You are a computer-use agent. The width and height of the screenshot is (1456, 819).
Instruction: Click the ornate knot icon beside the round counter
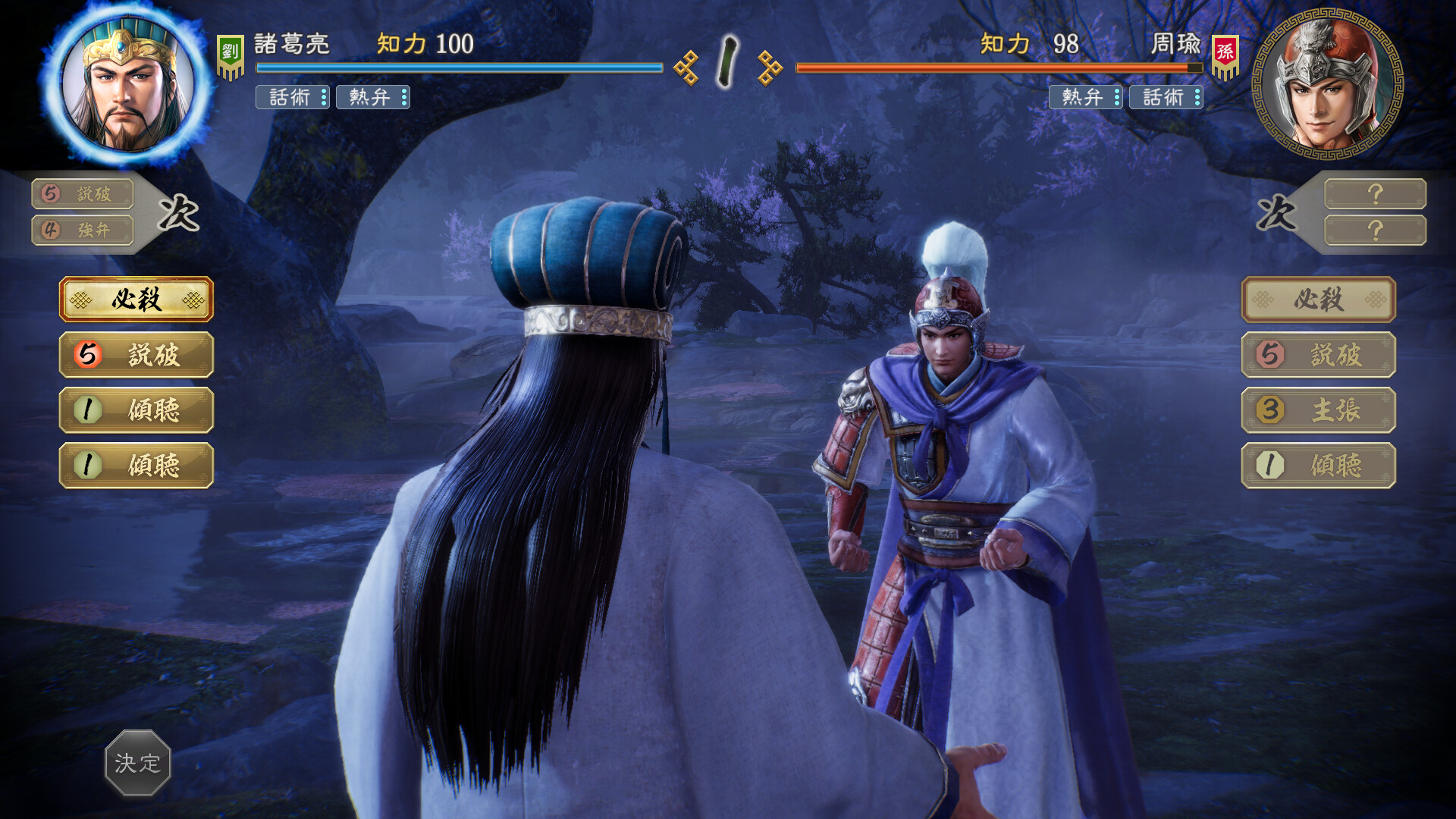coord(687,68)
